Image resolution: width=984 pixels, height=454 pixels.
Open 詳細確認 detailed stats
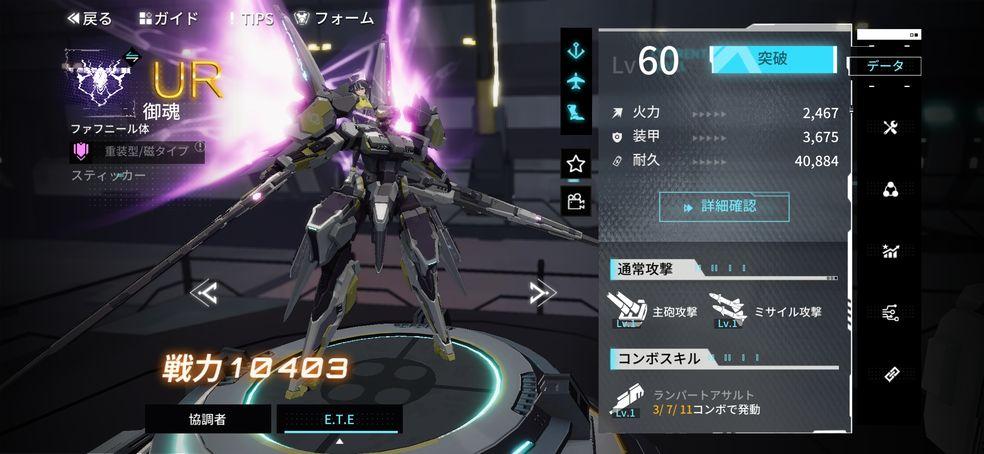(723, 207)
